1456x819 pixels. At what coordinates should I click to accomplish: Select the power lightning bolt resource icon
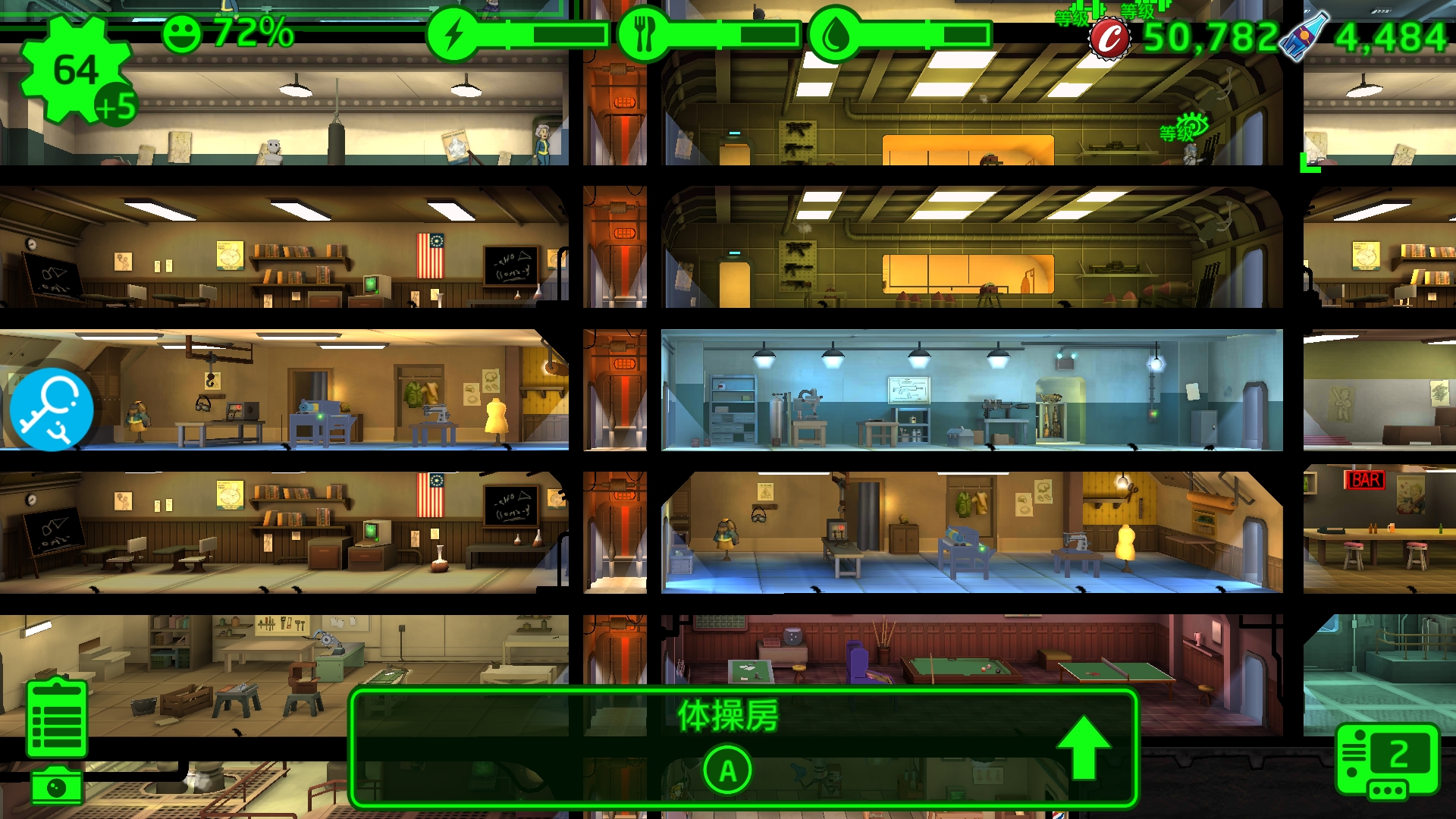(x=453, y=35)
